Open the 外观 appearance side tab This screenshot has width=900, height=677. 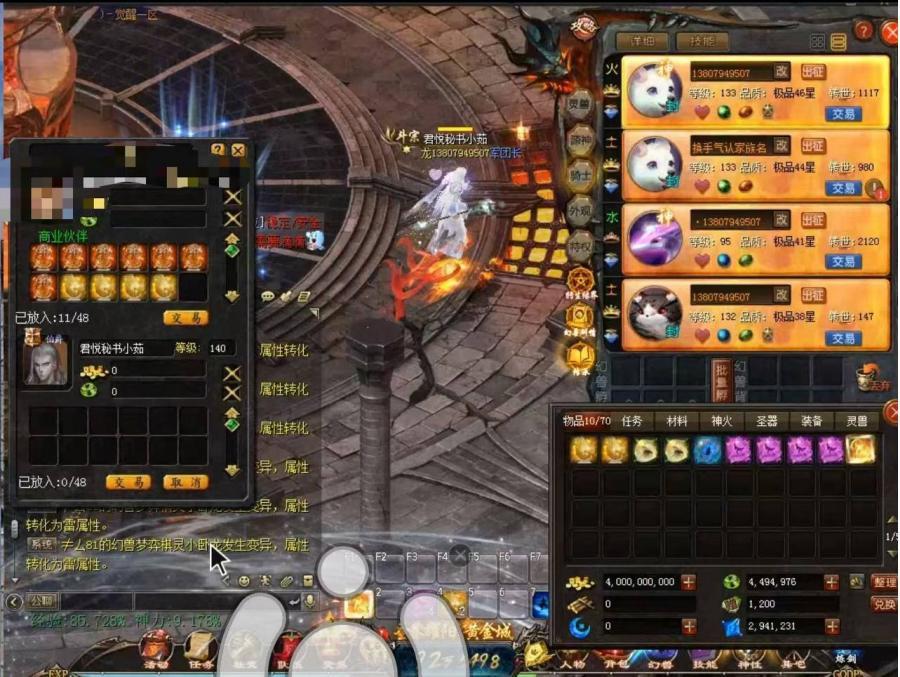coord(580,210)
